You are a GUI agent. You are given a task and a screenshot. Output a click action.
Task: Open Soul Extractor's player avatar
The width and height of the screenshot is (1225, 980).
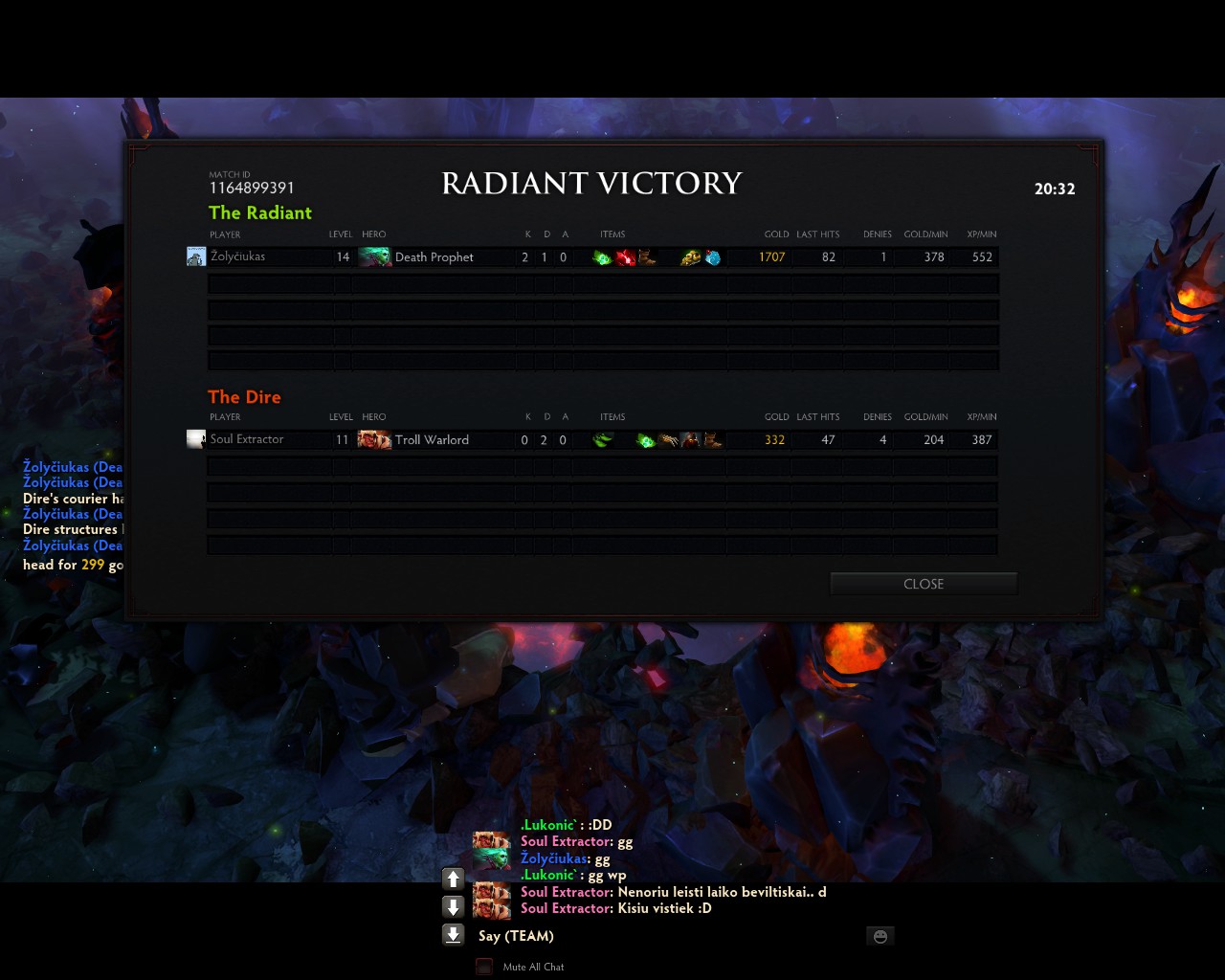pyautogui.click(x=196, y=439)
